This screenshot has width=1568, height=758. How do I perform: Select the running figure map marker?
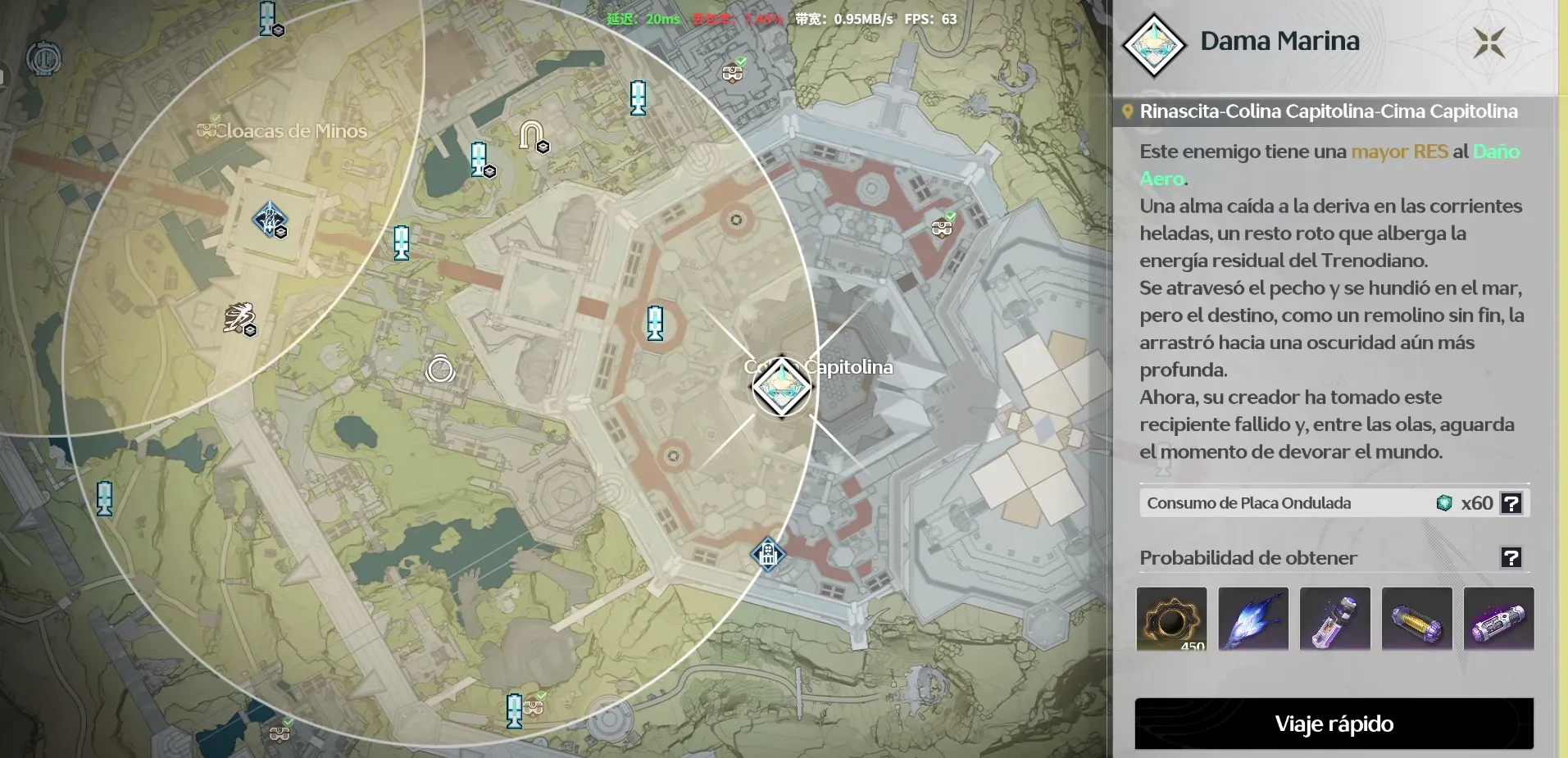[239, 318]
